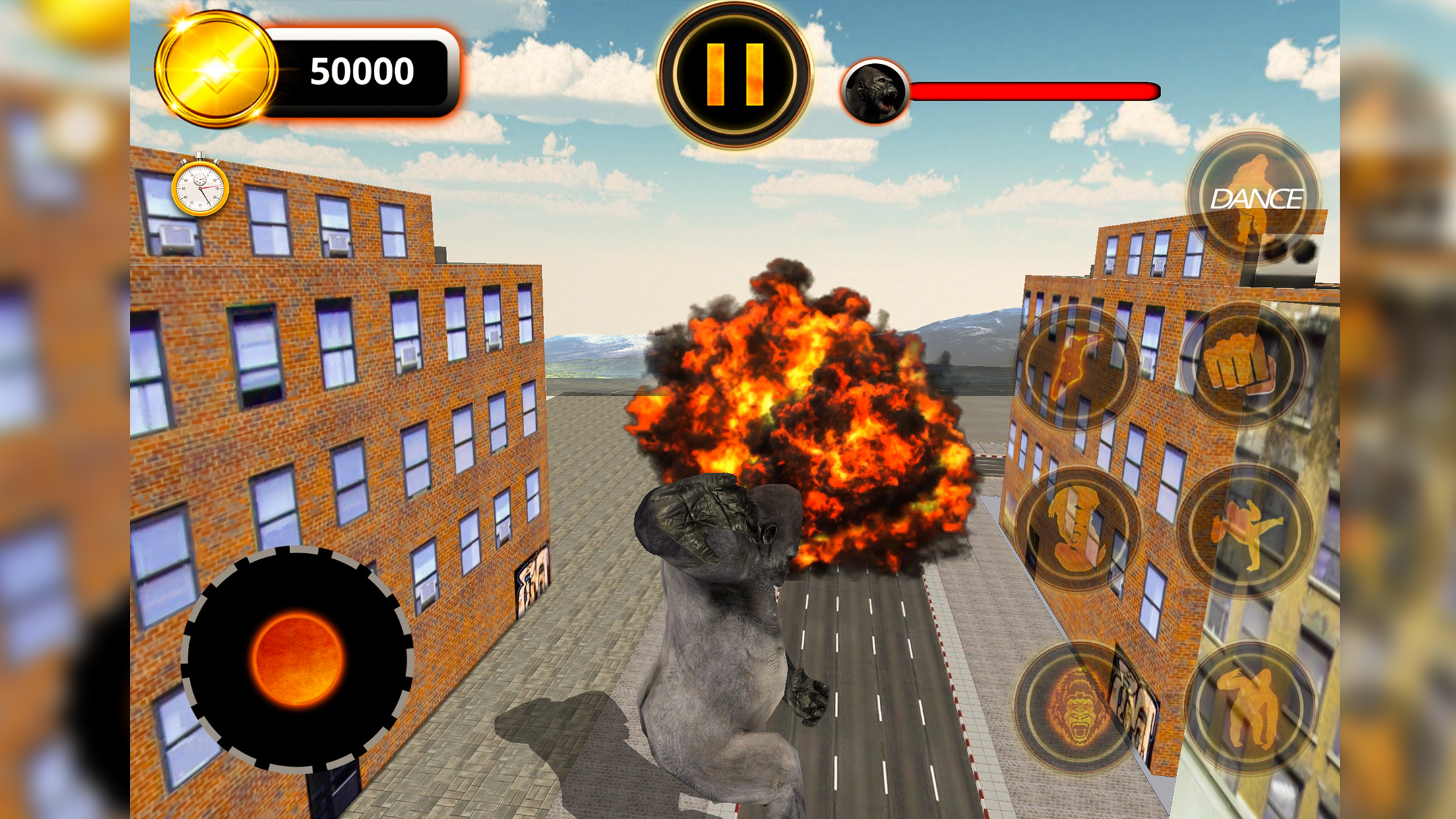Screen dimensions: 1456x819
Task: Trigger the gorilla kick attack
Action: [1244, 531]
